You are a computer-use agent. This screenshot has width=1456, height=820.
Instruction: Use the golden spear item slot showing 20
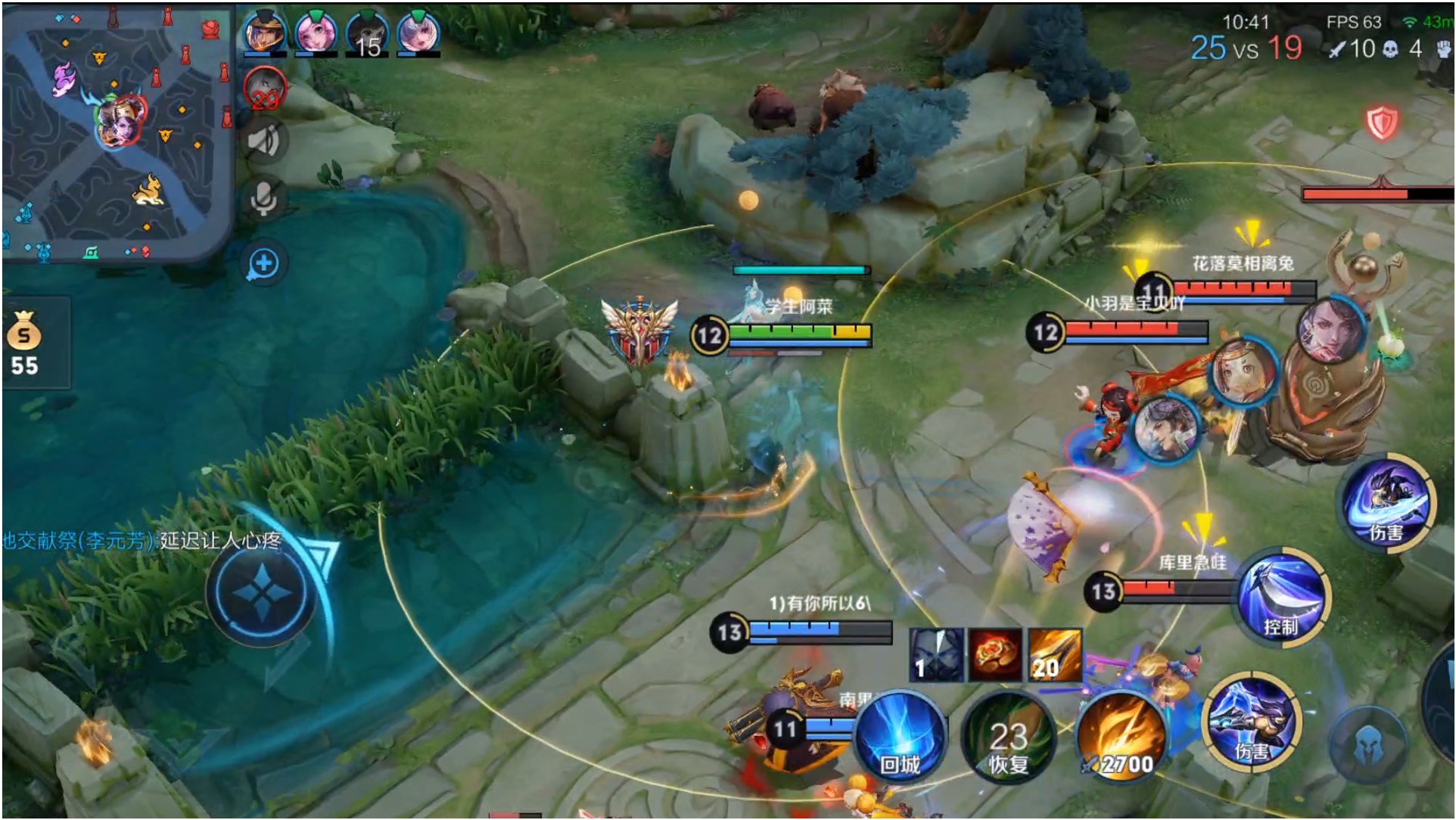click(x=1054, y=654)
